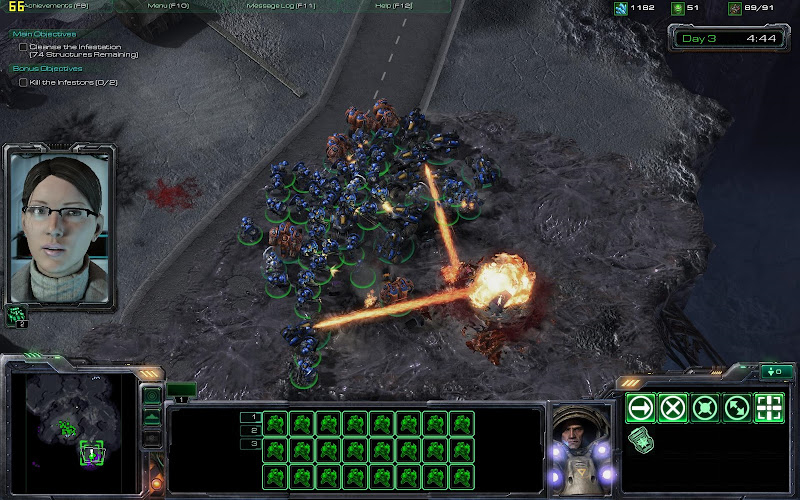Show the Message Log
The width and height of the screenshot is (800, 500).
[x=280, y=6]
